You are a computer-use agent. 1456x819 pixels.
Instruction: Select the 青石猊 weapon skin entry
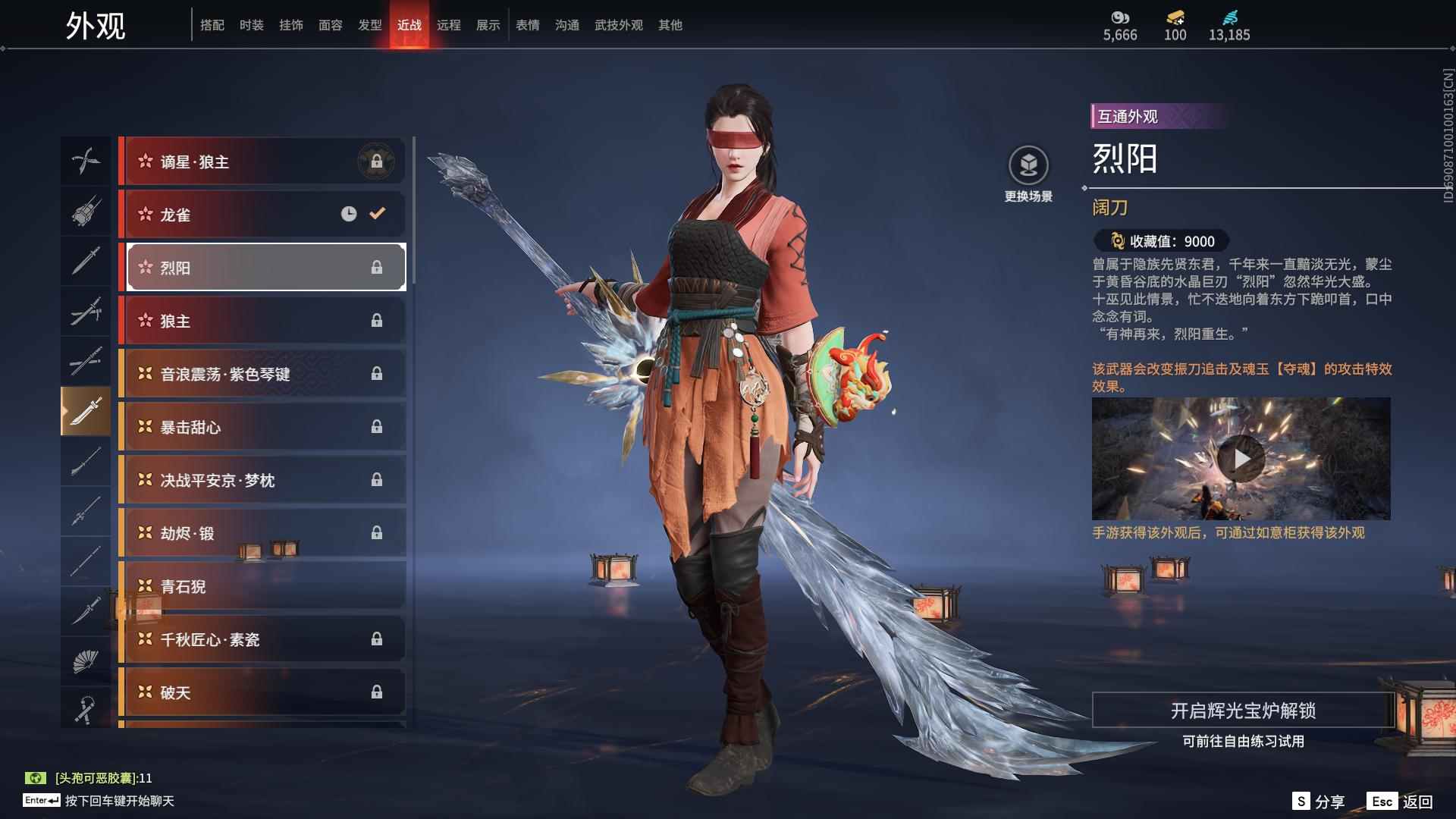tap(262, 586)
